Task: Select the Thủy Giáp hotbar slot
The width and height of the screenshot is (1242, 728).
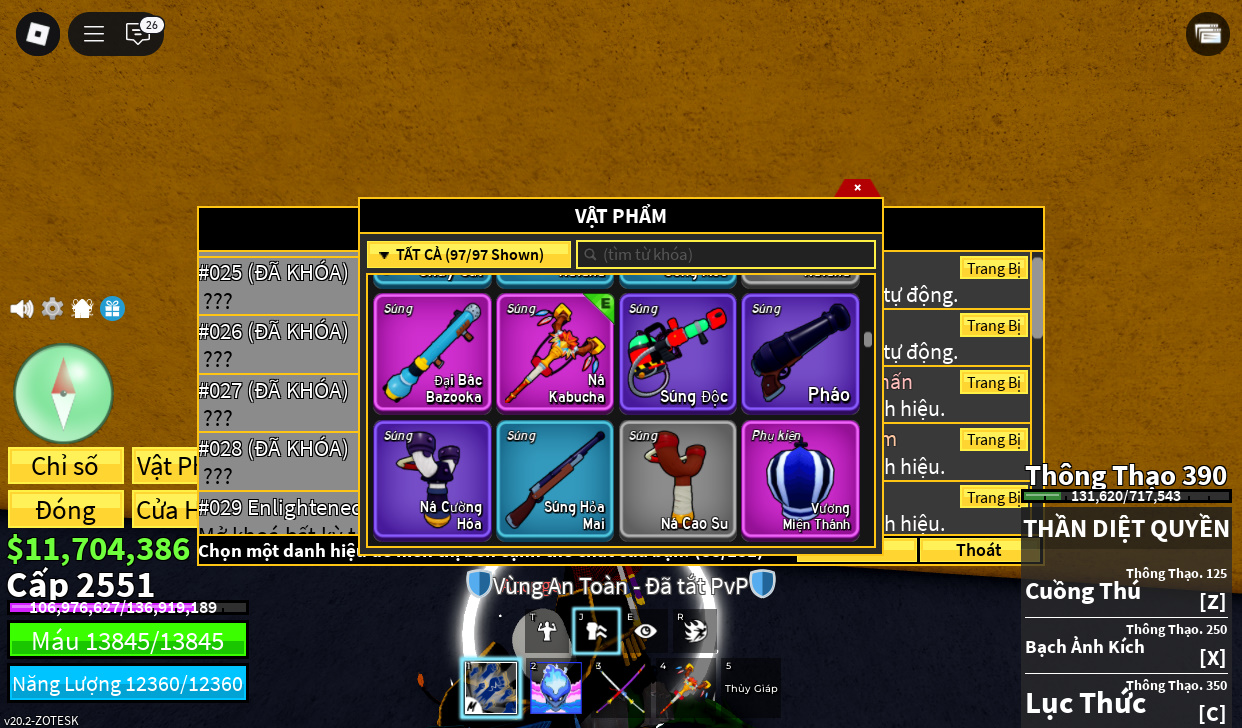Action: [751, 687]
